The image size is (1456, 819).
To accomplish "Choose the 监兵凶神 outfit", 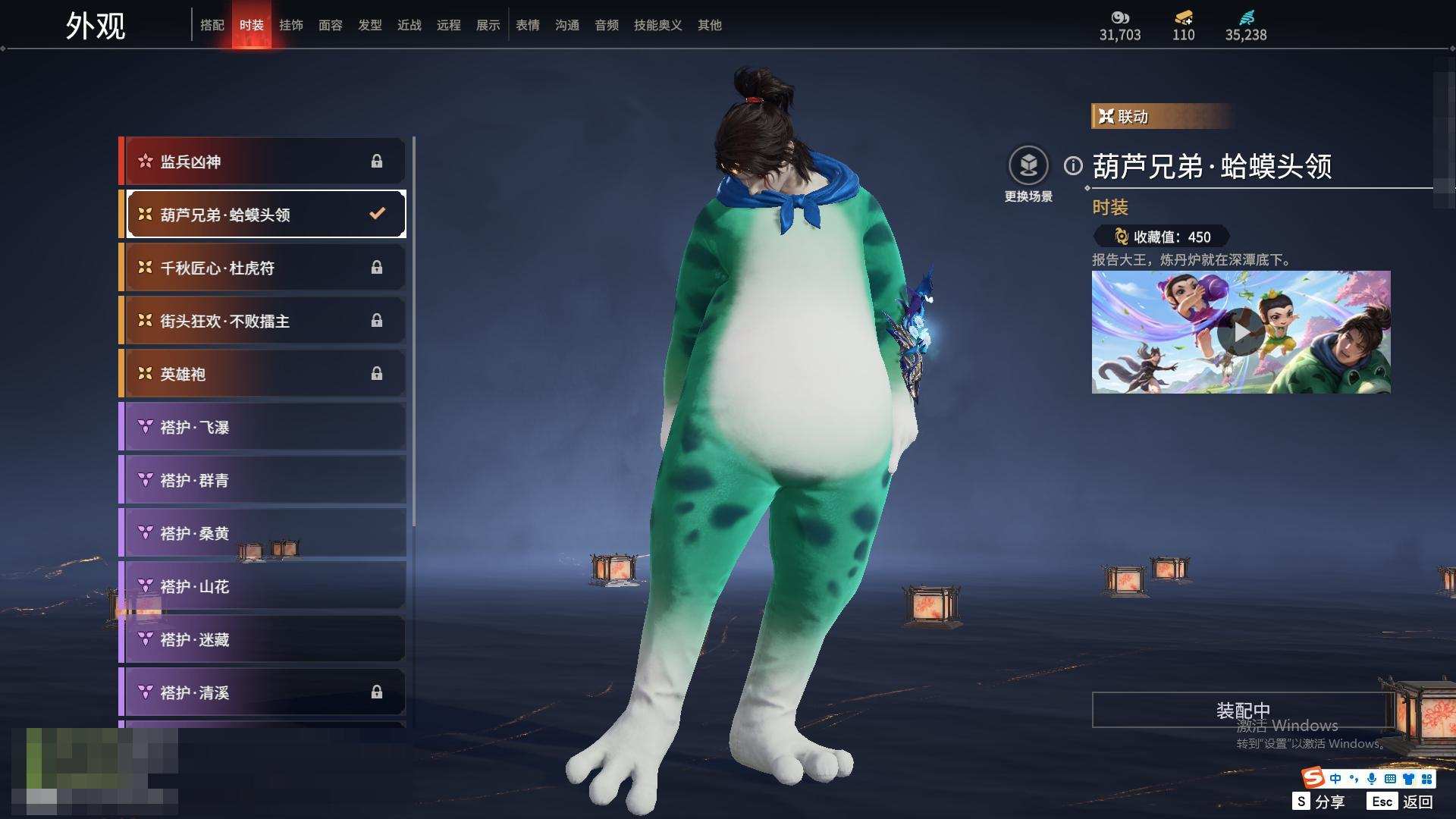I will point(262,162).
